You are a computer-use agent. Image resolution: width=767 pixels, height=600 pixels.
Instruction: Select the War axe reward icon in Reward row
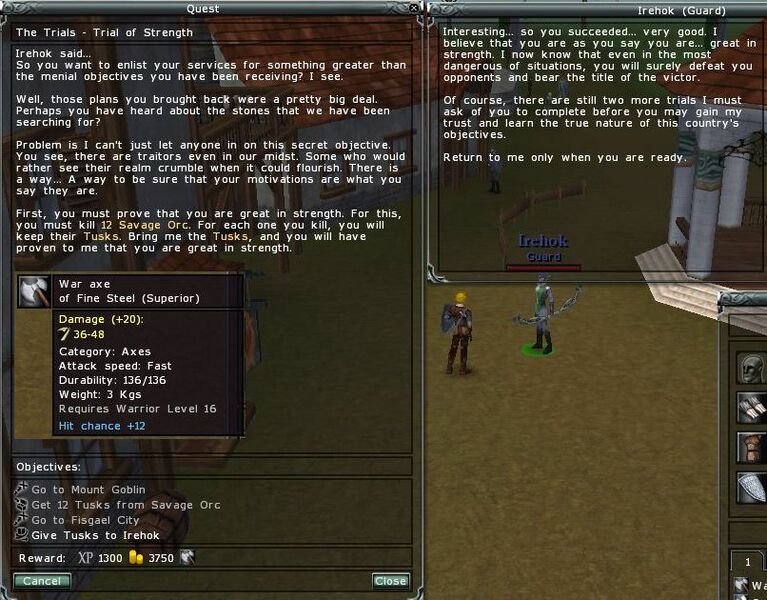click(187, 558)
